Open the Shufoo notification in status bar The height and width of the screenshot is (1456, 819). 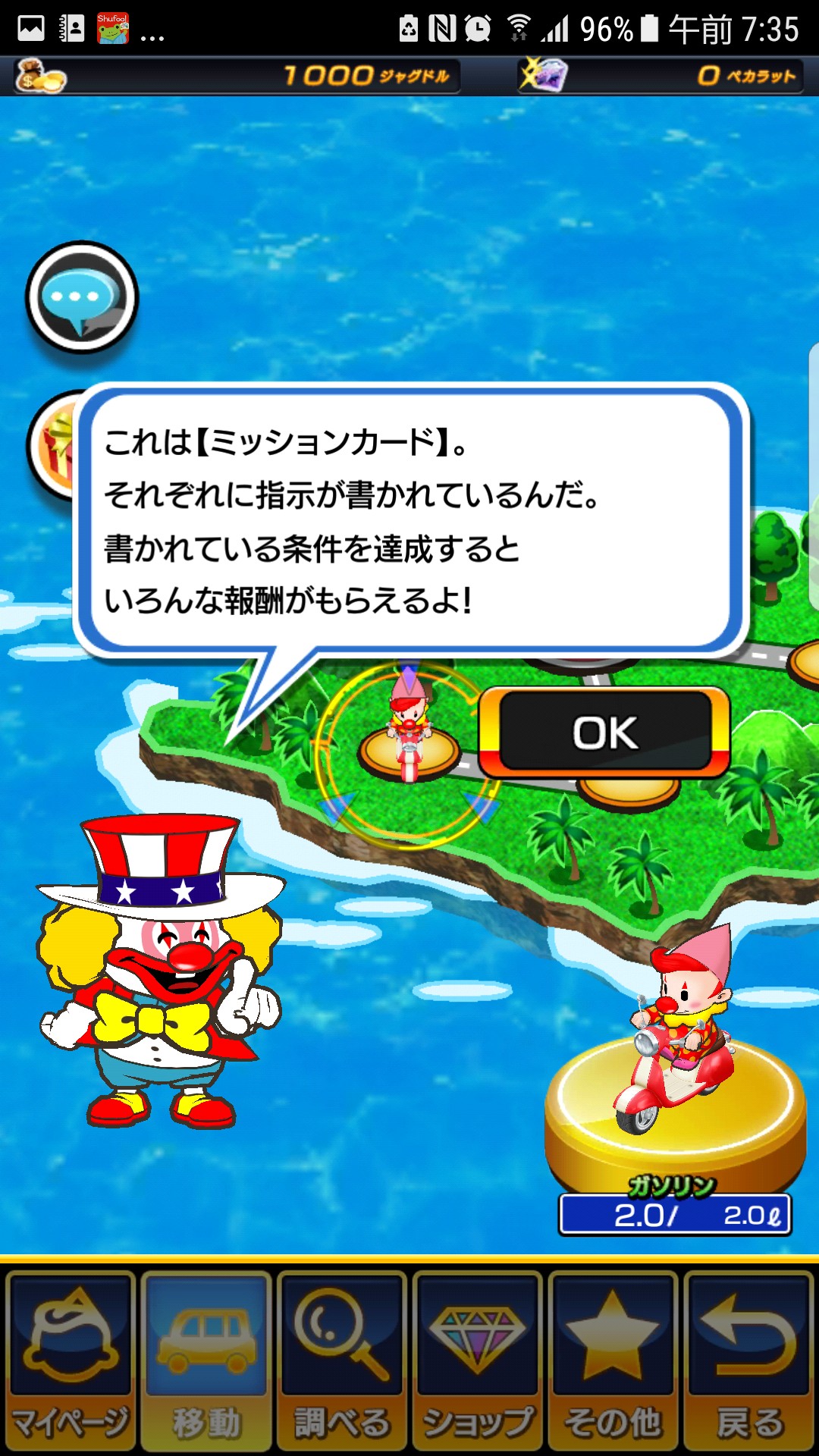[x=113, y=29]
